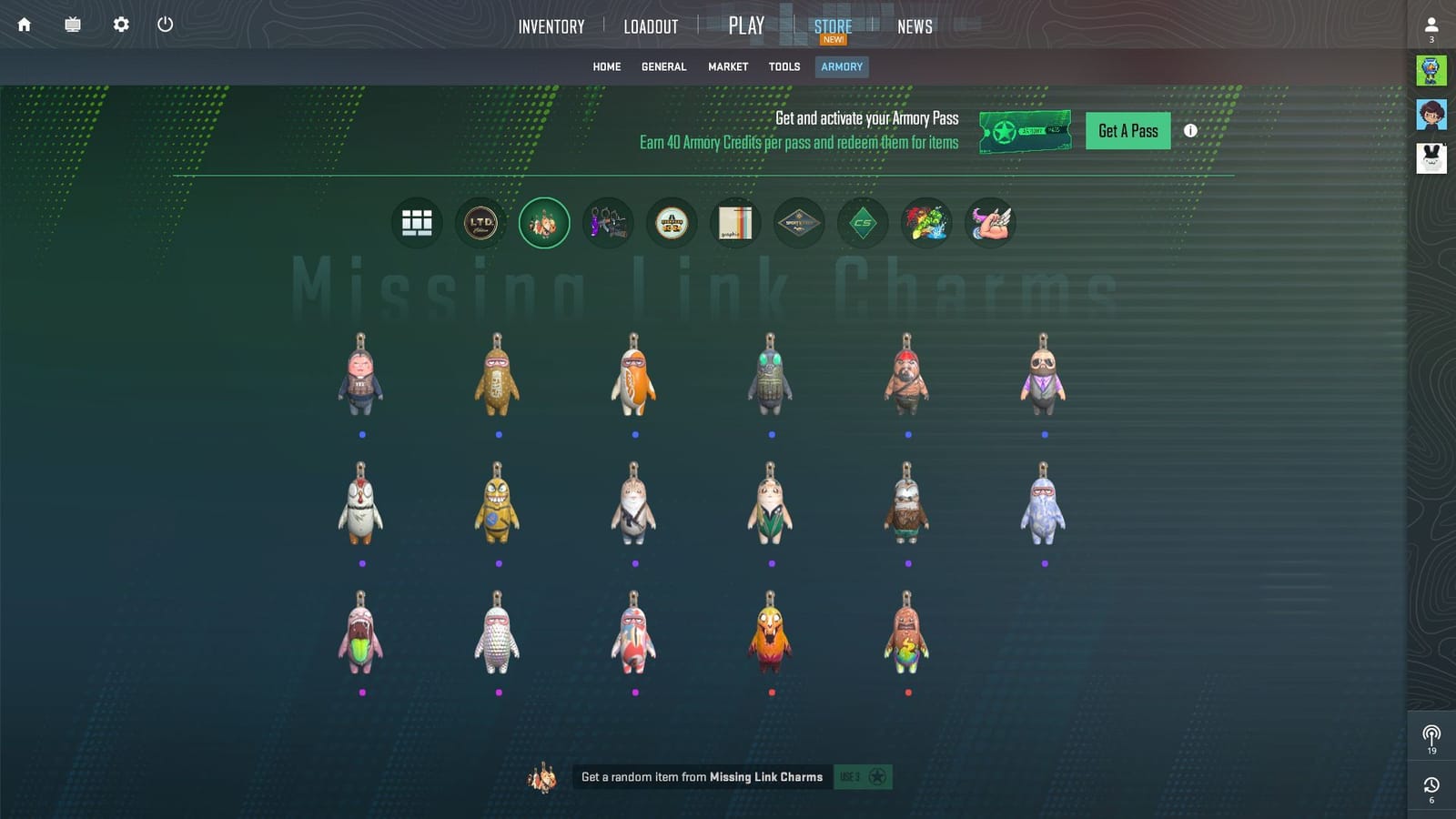
Task: Click USE 3 to redeem a random charm
Action: [x=863, y=776]
